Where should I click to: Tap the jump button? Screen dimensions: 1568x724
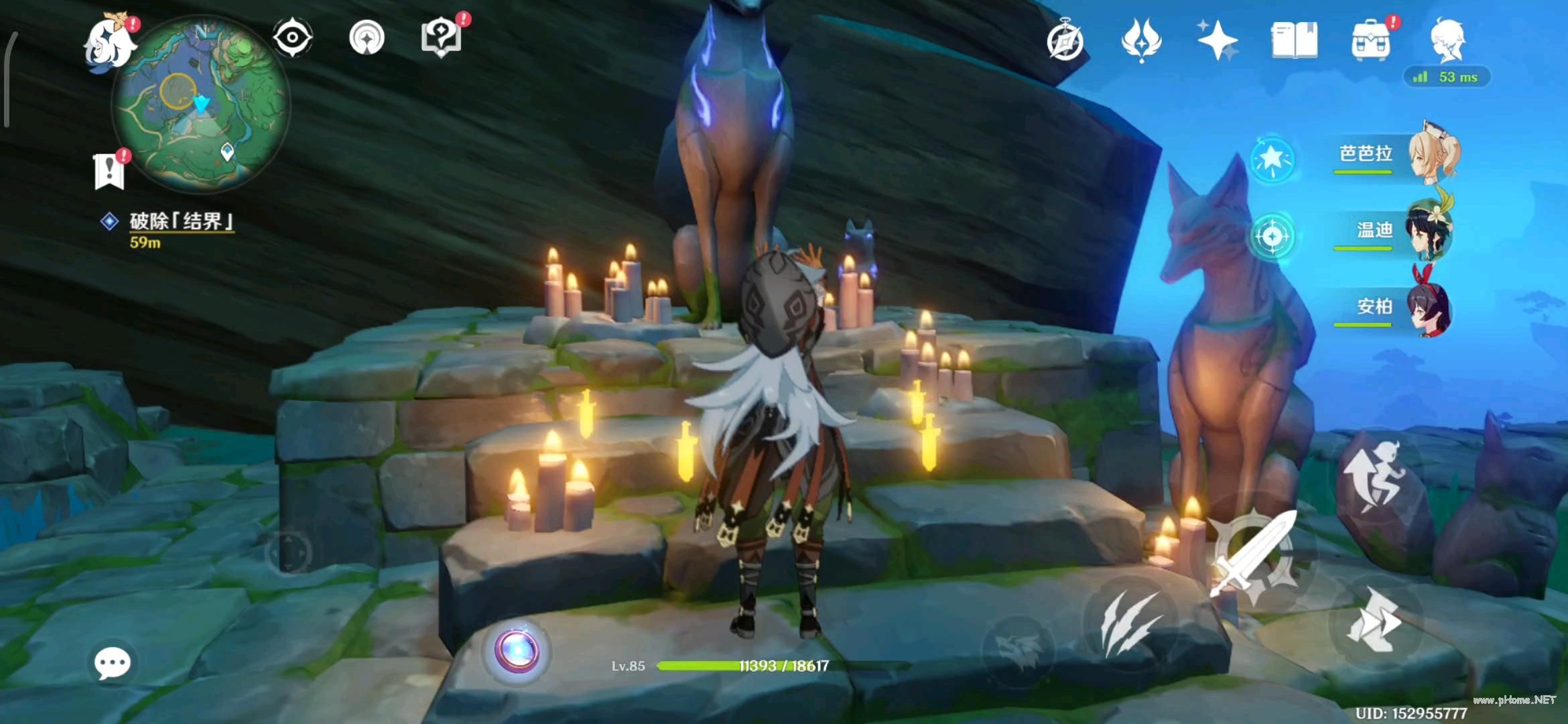[1376, 477]
